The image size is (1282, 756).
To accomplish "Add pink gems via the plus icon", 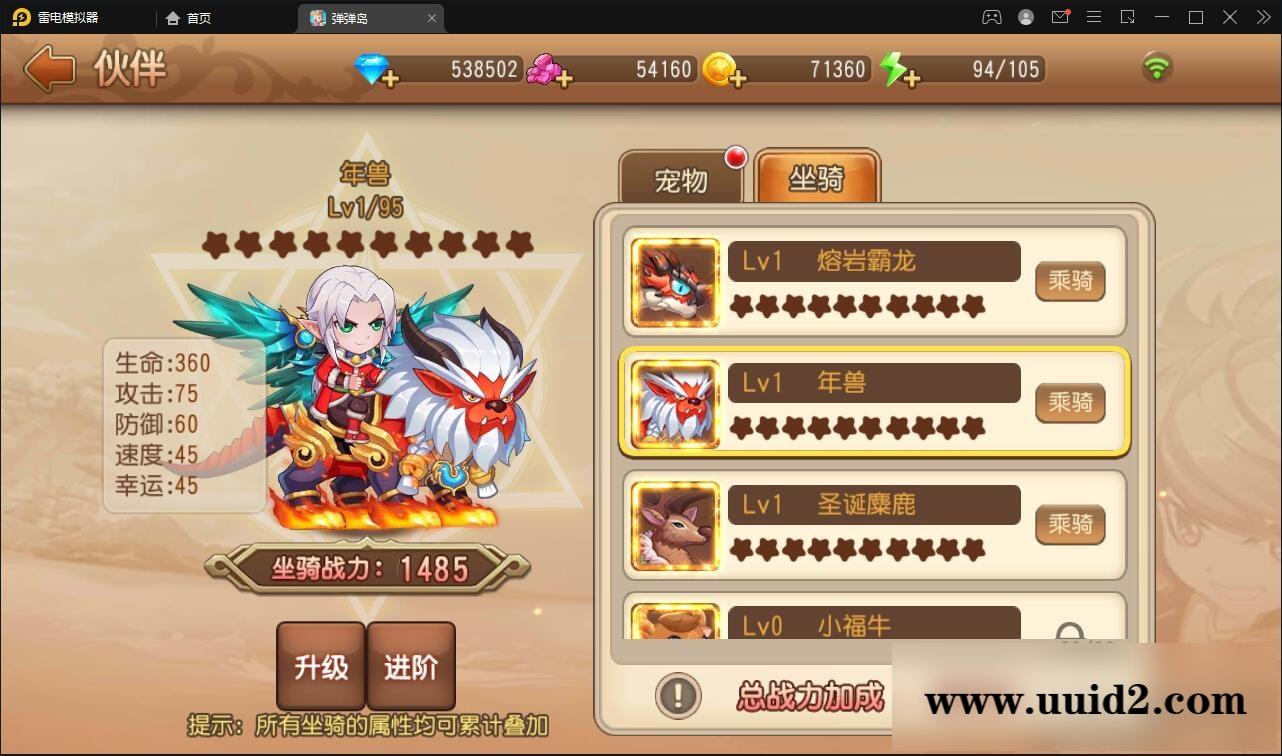I will point(567,77).
